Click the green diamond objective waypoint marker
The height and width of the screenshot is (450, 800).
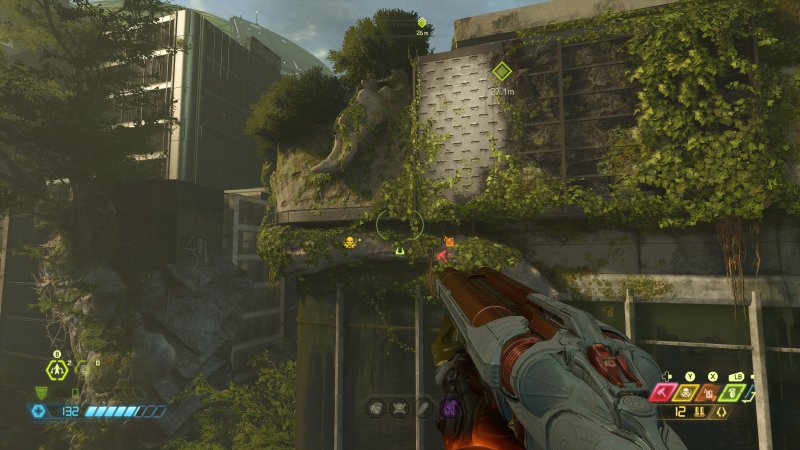pyautogui.click(x=502, y=71)
